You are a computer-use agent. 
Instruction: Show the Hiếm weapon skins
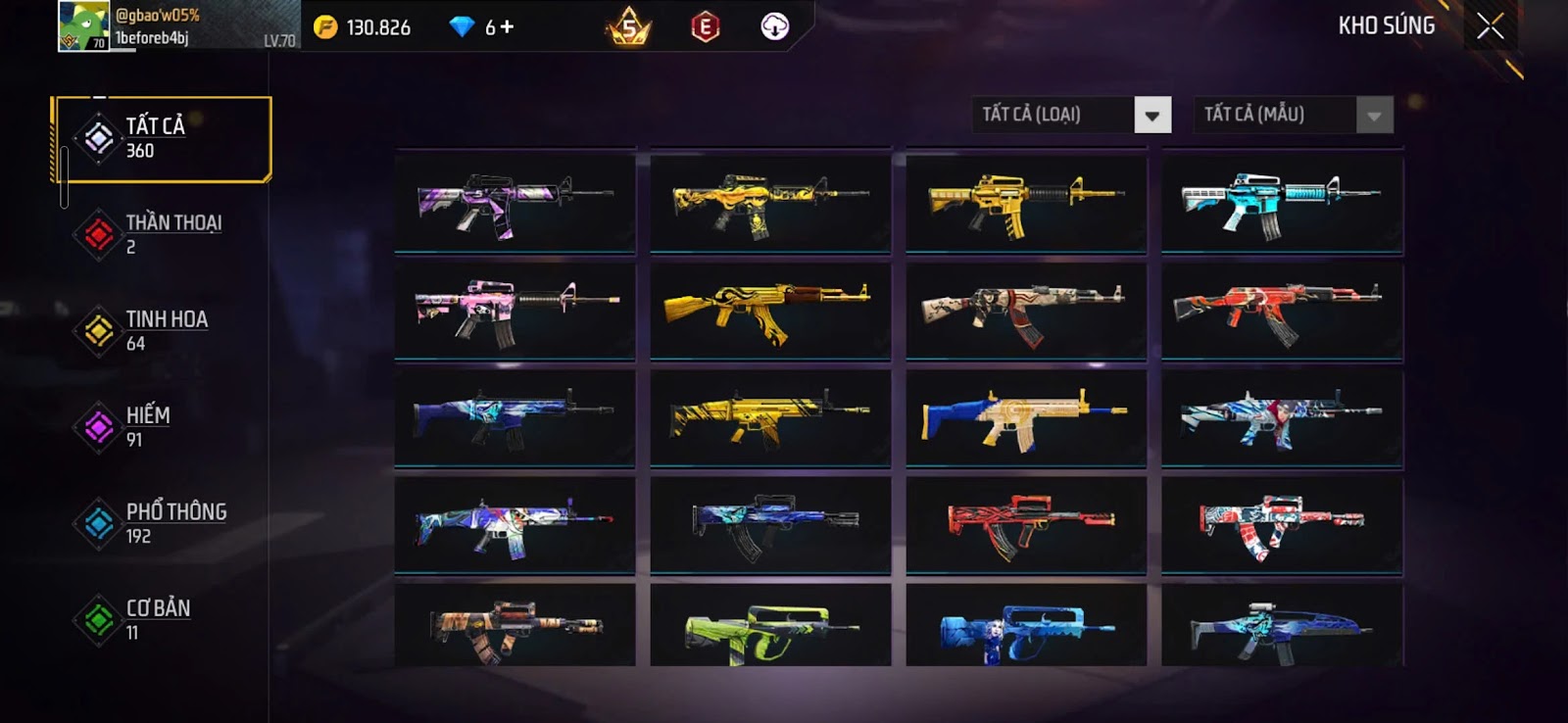point(162,426)
